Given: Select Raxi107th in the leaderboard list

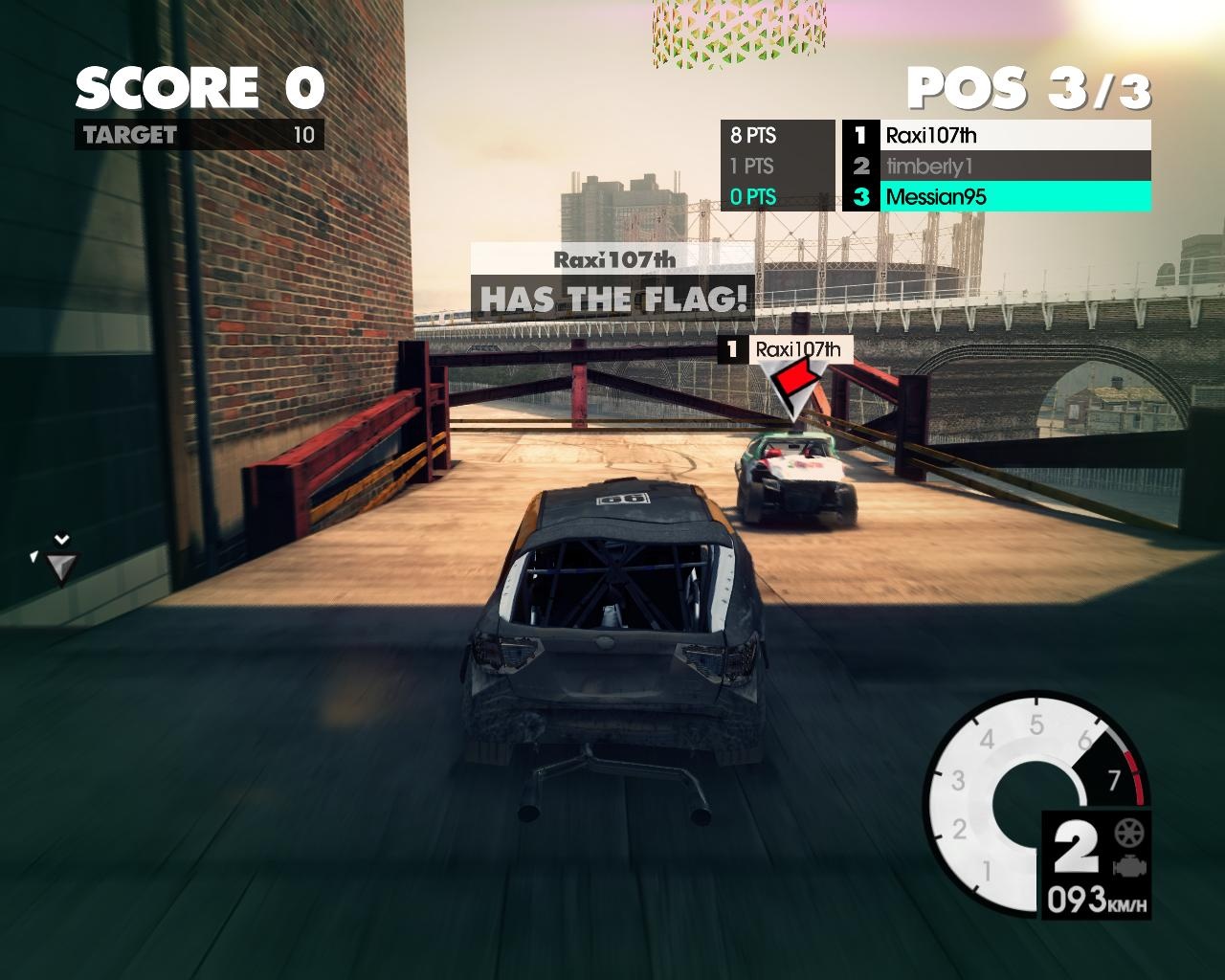Looking at the screenshot, I should 995,135.
